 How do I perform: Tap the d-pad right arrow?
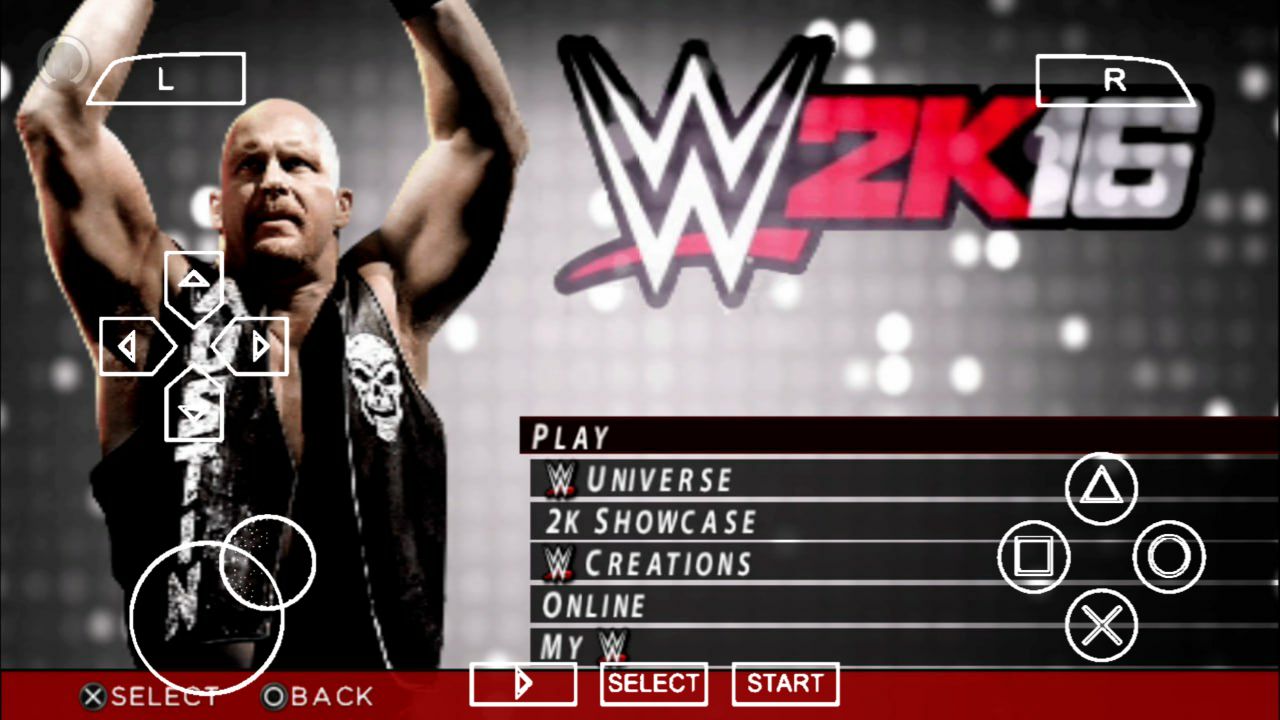257,346
